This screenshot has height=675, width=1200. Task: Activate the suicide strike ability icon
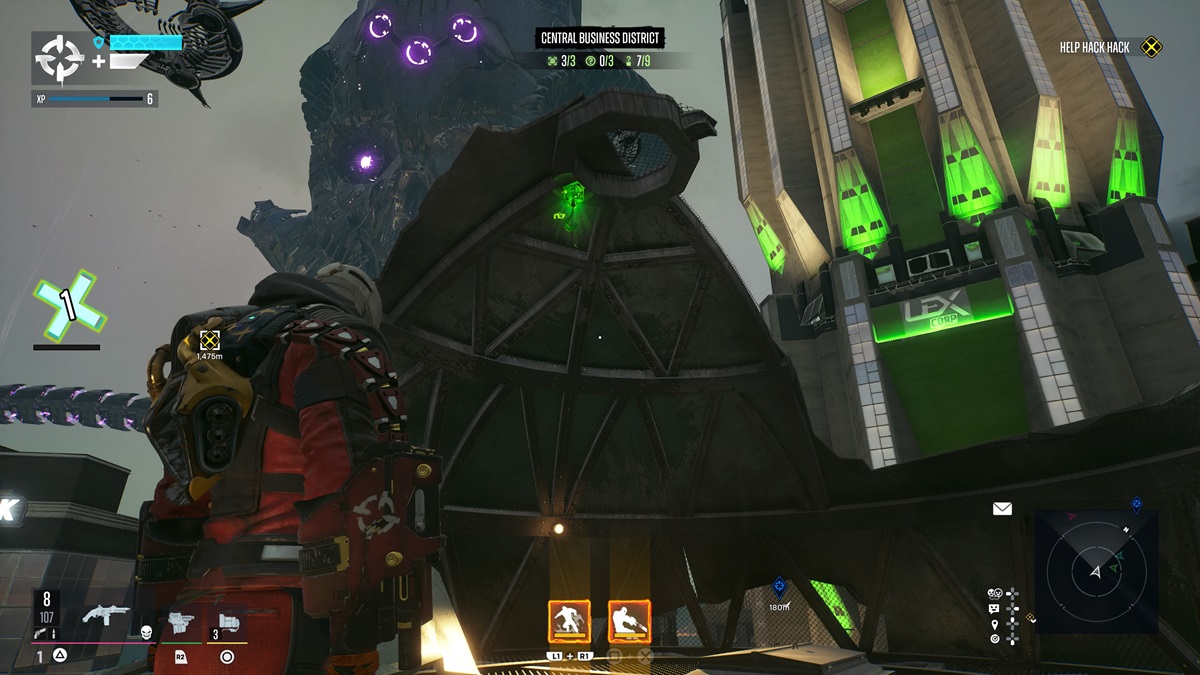tap(568, 622)
